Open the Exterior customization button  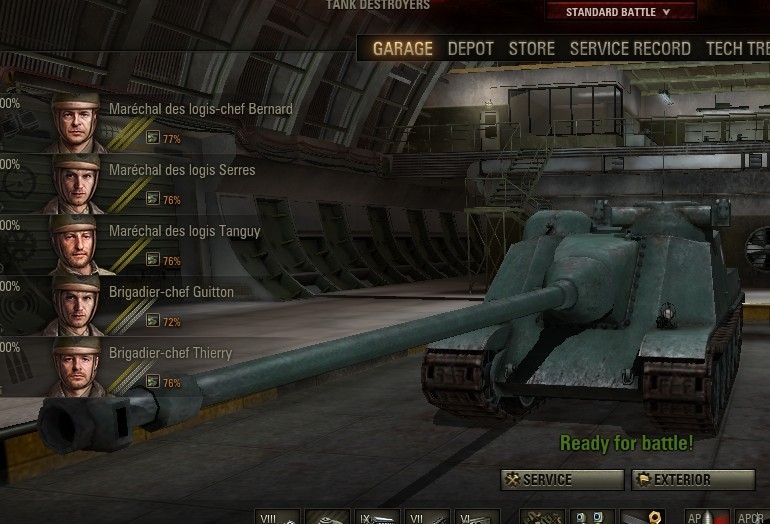[x=692, y=480]
